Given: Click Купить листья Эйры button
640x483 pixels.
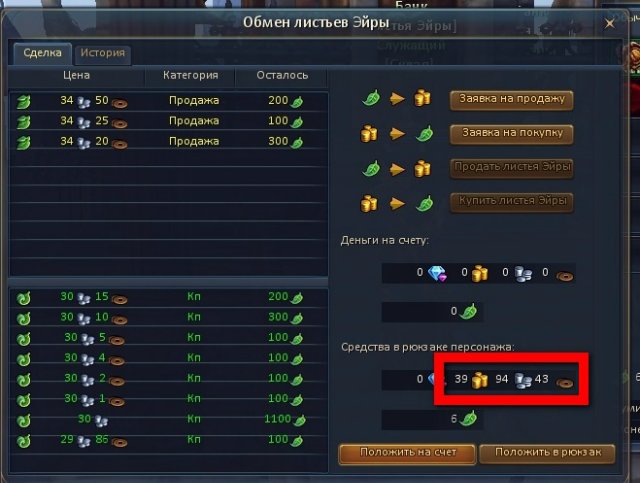Looking at the screenshot, I should 511,201.
